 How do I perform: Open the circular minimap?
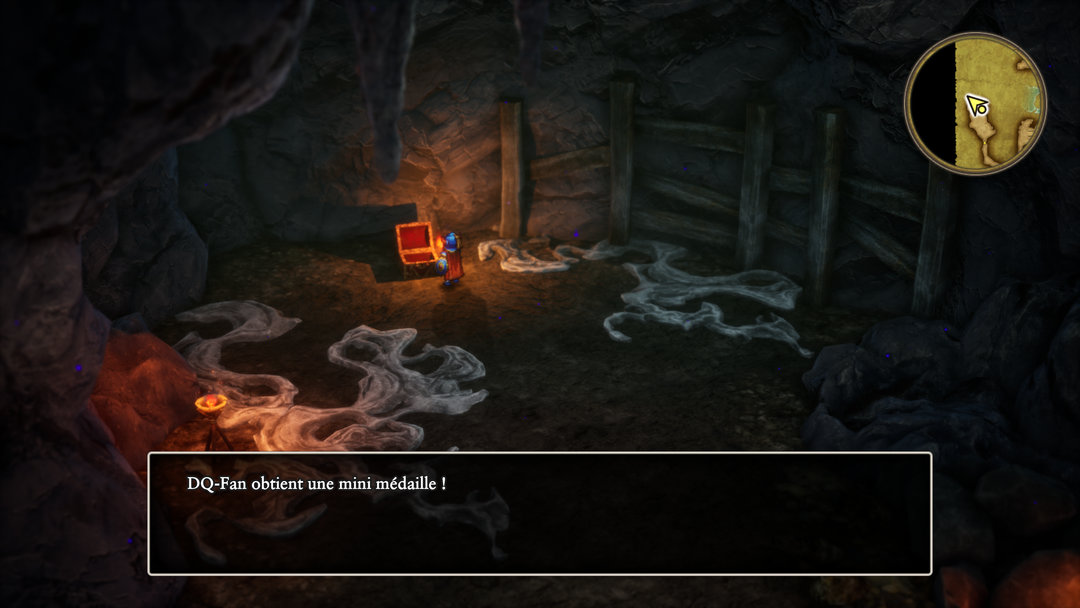[975, 103]
